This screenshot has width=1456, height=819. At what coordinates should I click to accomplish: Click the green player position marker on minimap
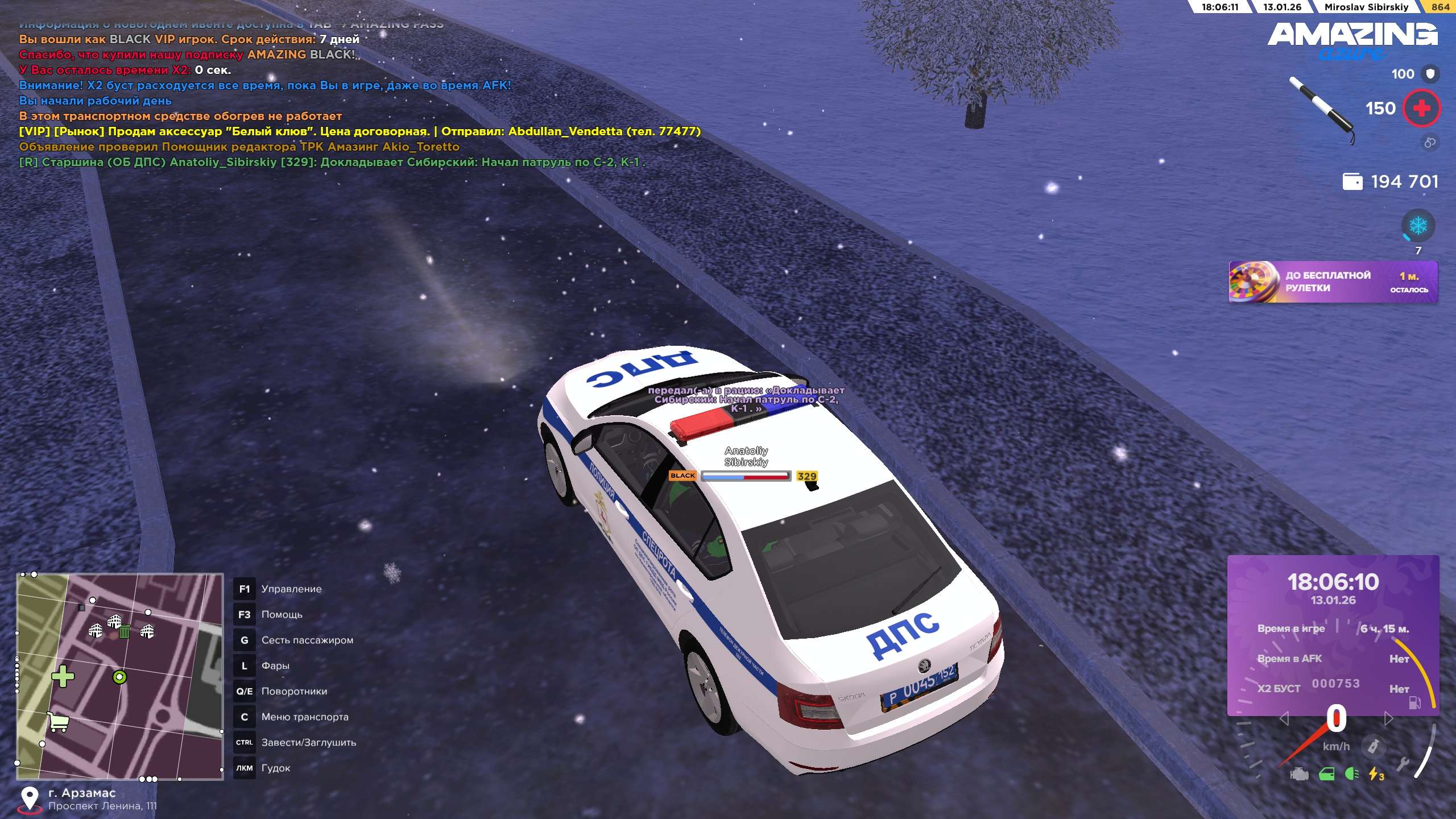119,677
